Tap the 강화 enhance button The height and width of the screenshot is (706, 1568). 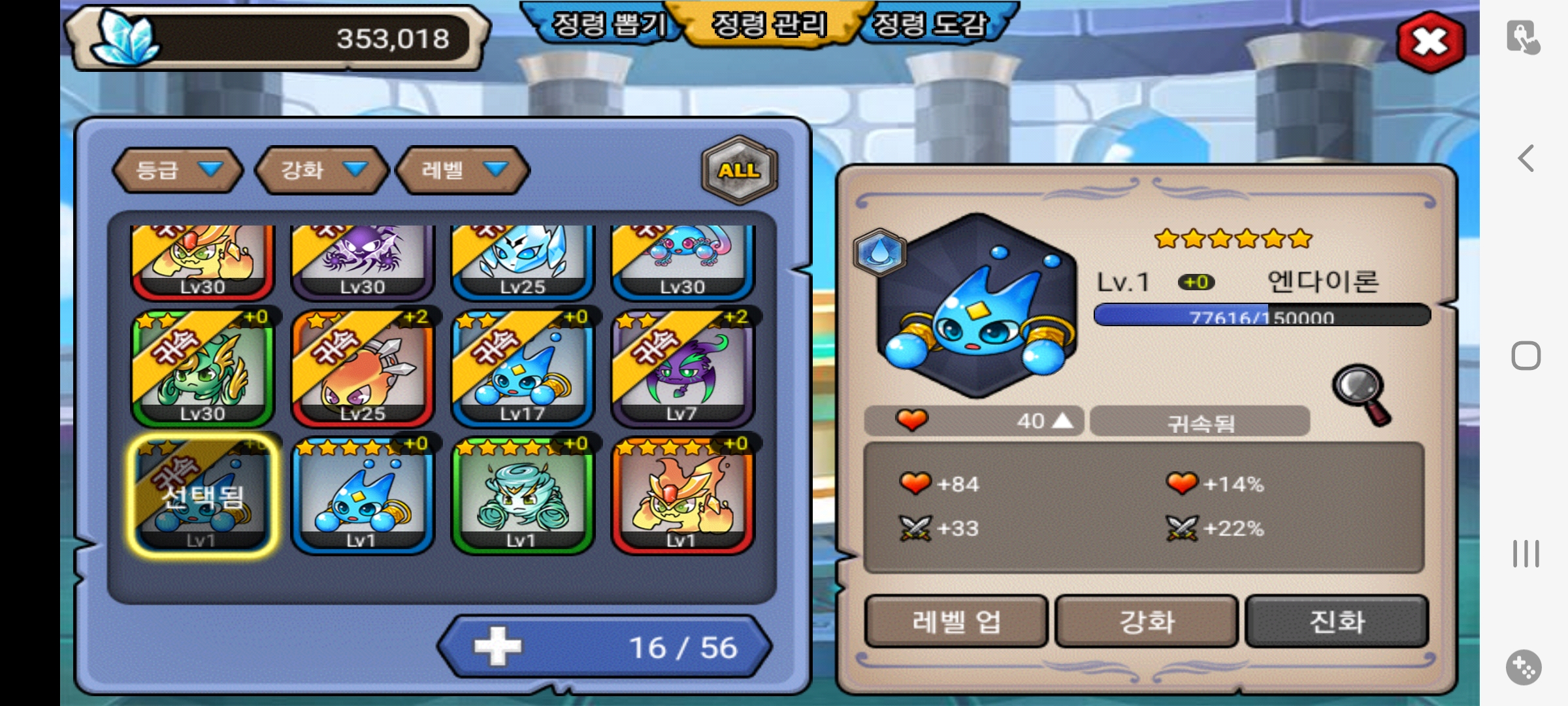(1147, 621)
